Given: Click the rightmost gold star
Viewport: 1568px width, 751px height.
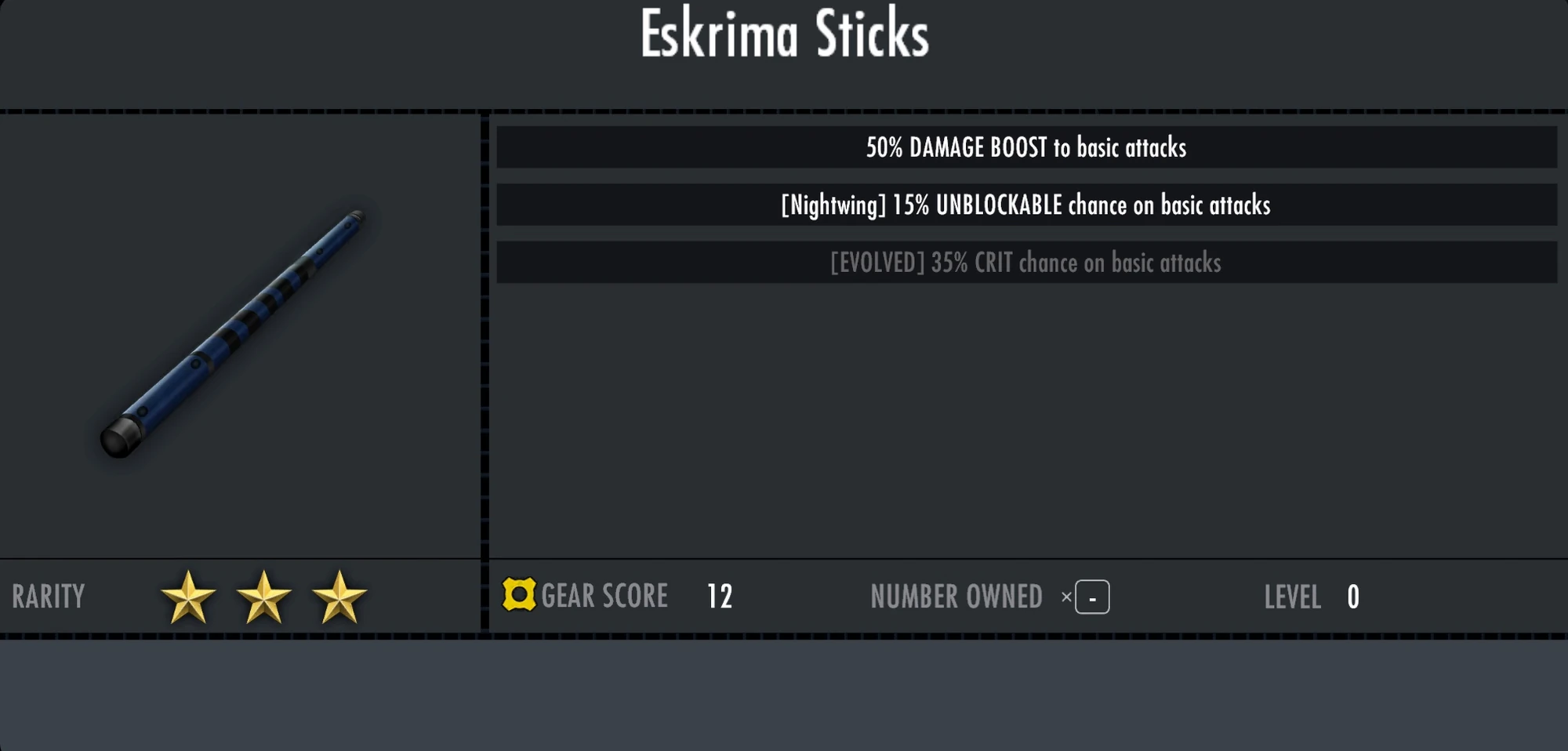Looking at the screenshot, I should point(339,597).
